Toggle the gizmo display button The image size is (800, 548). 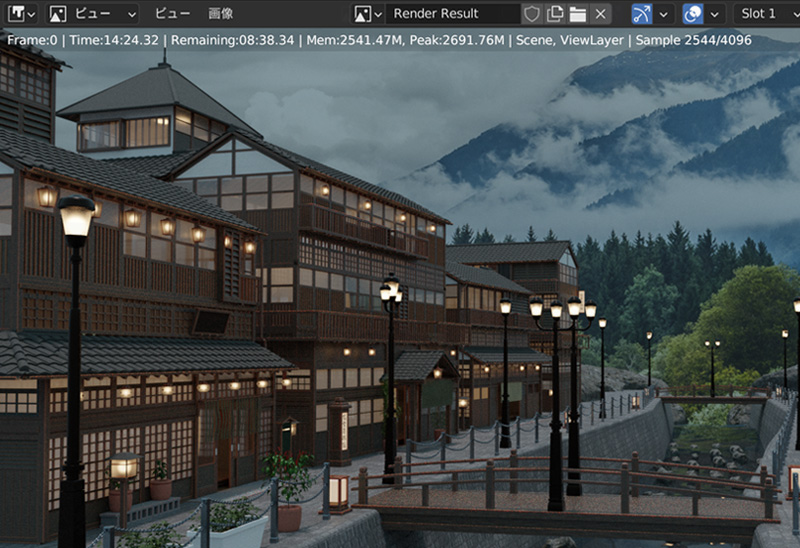641,14
